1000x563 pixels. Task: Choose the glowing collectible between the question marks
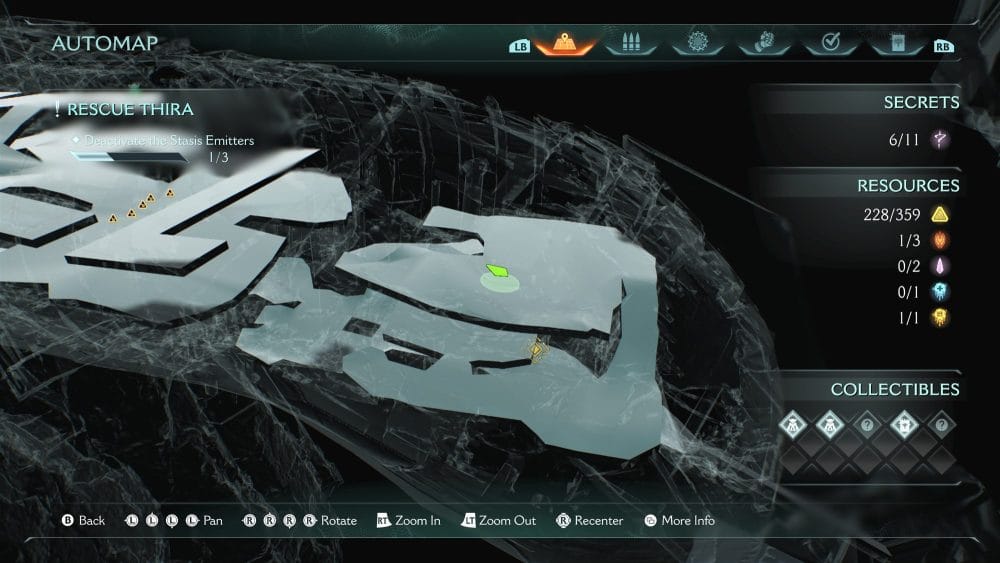904,424
